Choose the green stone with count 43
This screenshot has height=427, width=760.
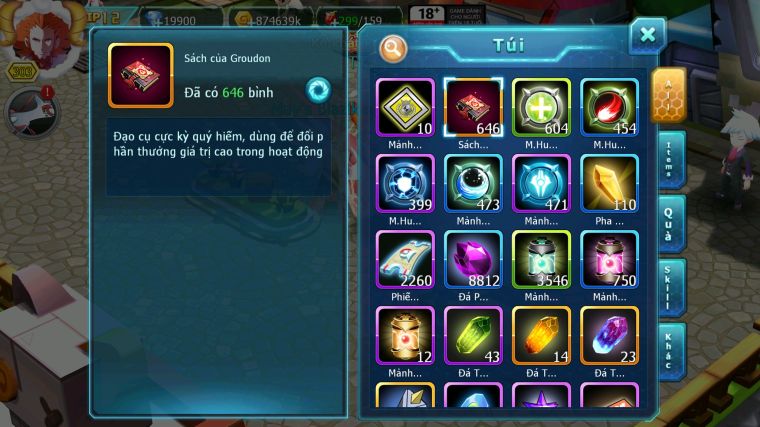[473, 335]
